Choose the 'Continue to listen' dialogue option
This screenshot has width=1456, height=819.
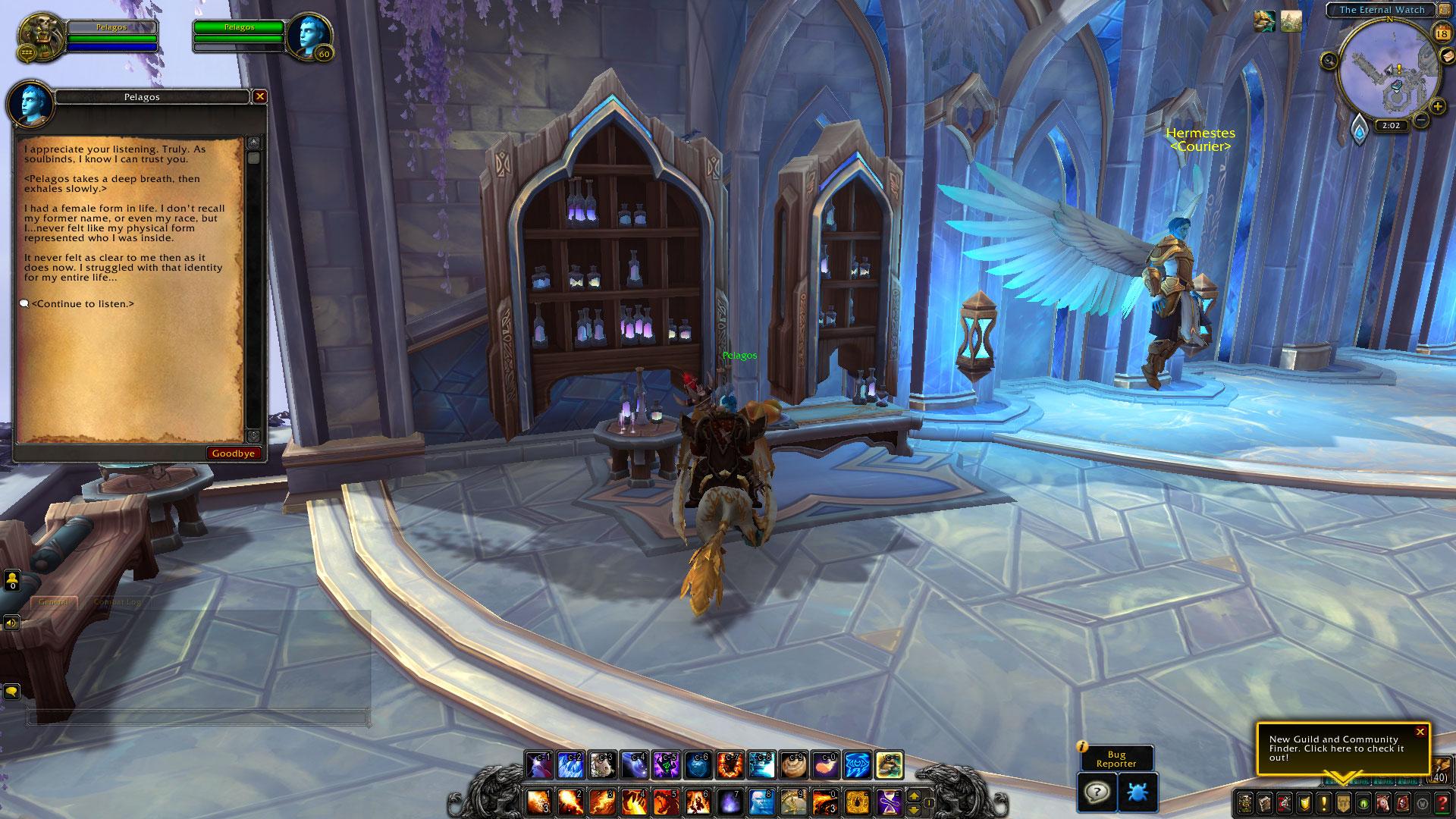[x=82, y=304]
